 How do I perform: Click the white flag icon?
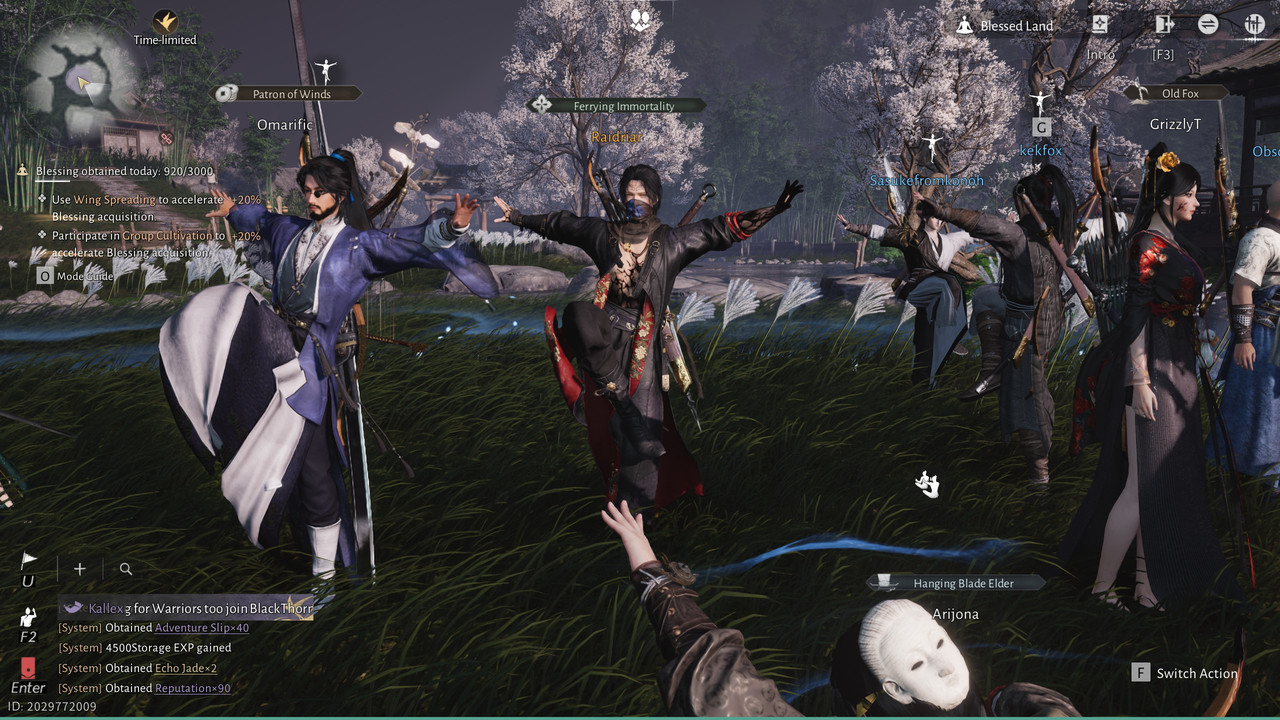[x=28, y=562]
